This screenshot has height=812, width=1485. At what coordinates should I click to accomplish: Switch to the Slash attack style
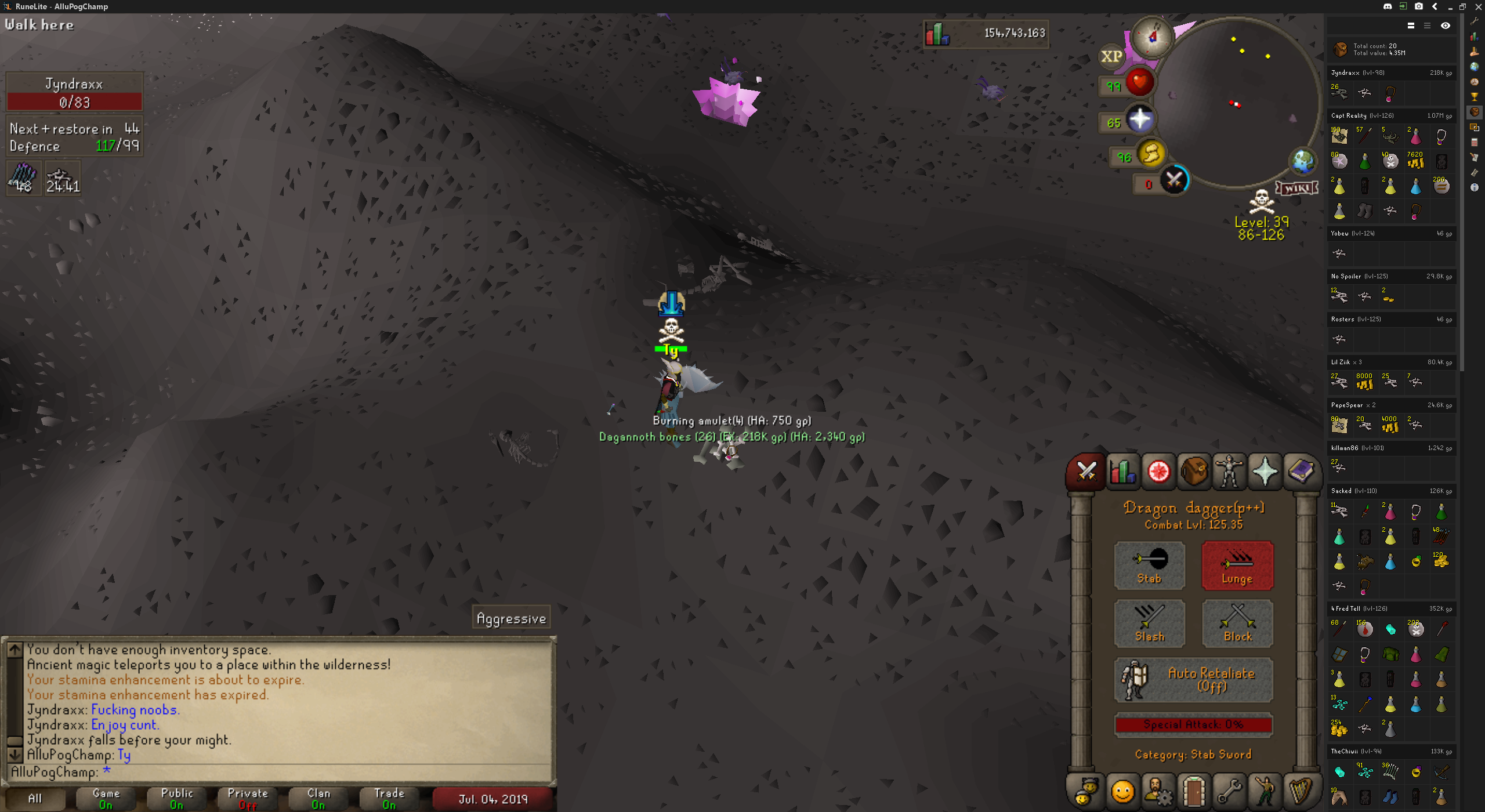tap(1149, 623)
